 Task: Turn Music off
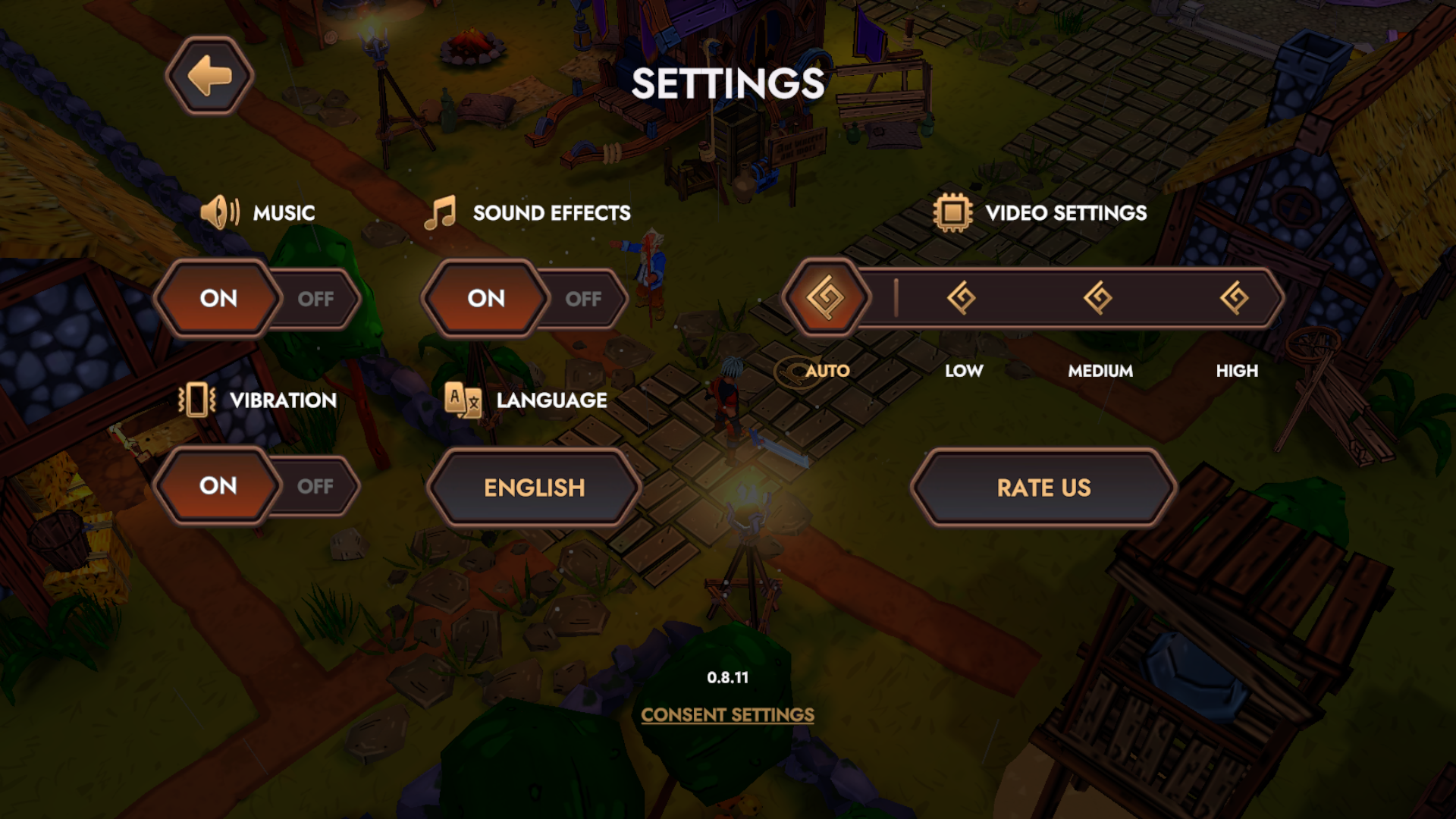coord(315,299)
